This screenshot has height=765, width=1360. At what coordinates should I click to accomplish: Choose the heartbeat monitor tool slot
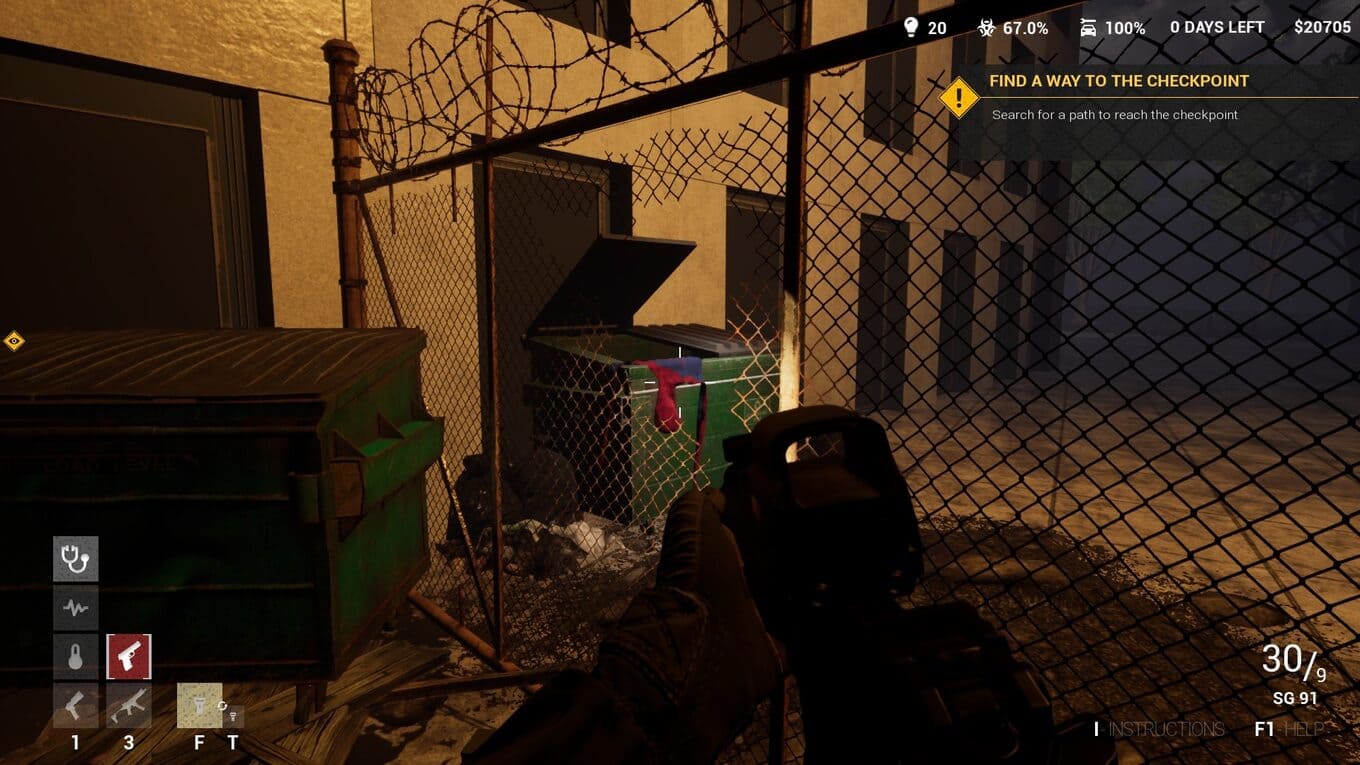76,607
